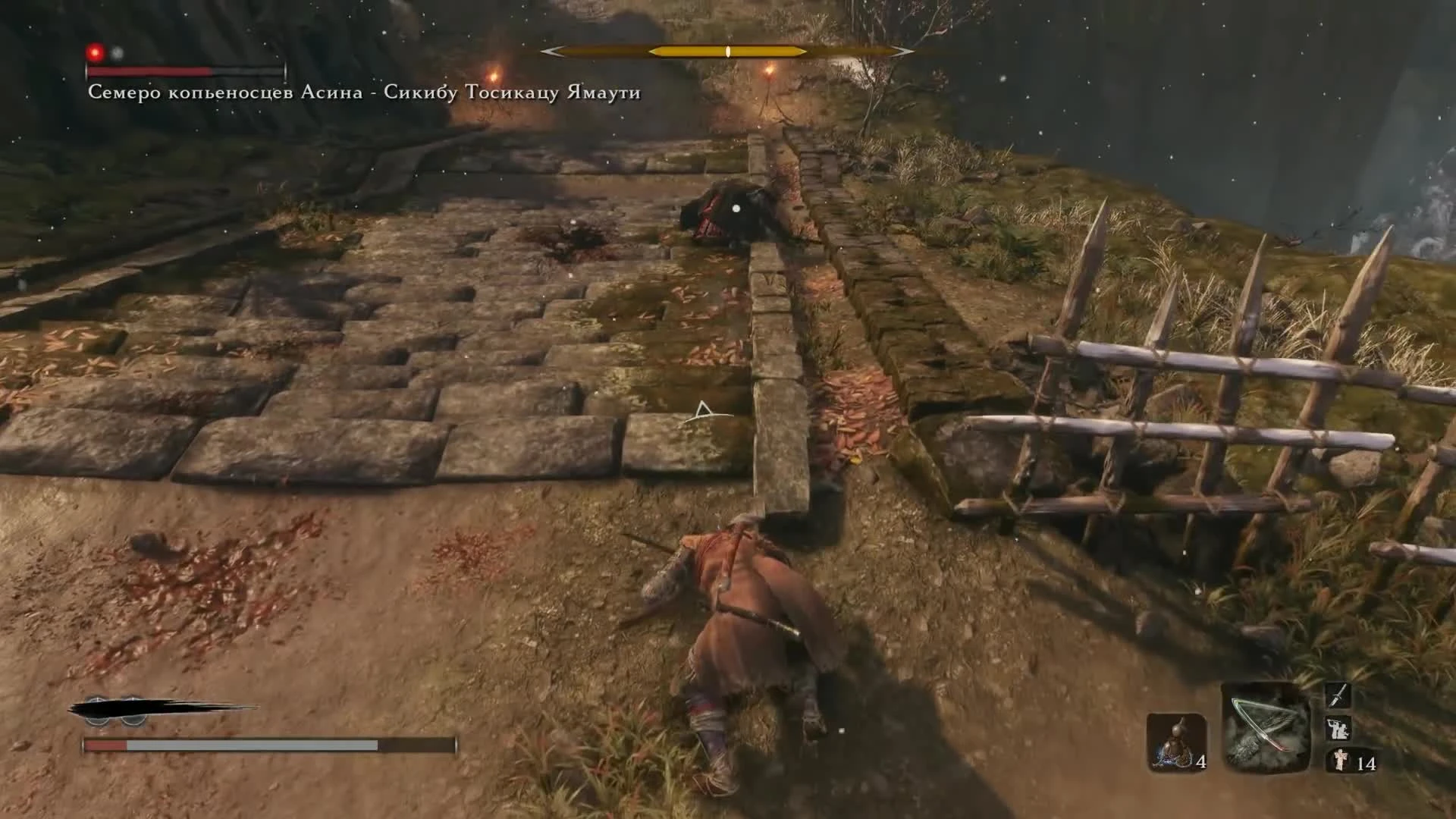Click the grey resurrection node icon
This screenshot has height=819, width=1456.
pos(118,53)
